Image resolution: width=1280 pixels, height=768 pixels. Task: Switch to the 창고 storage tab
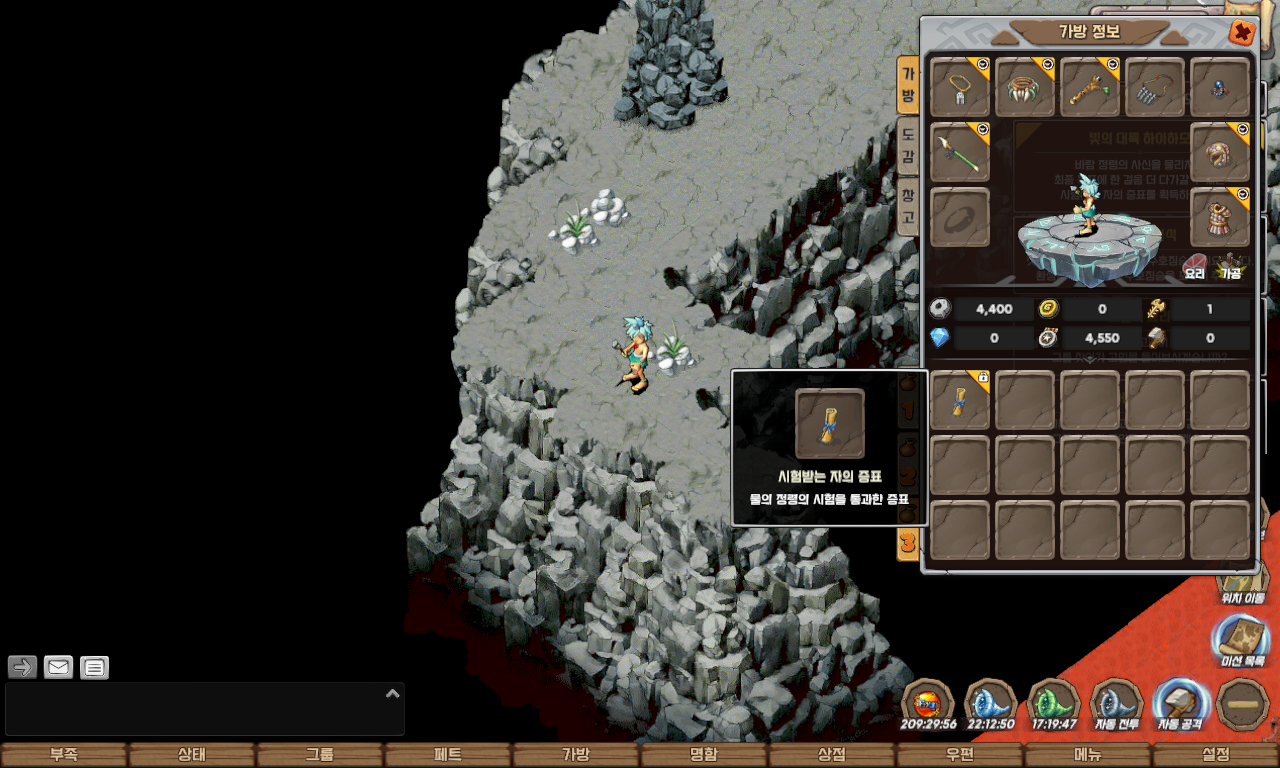907,205
